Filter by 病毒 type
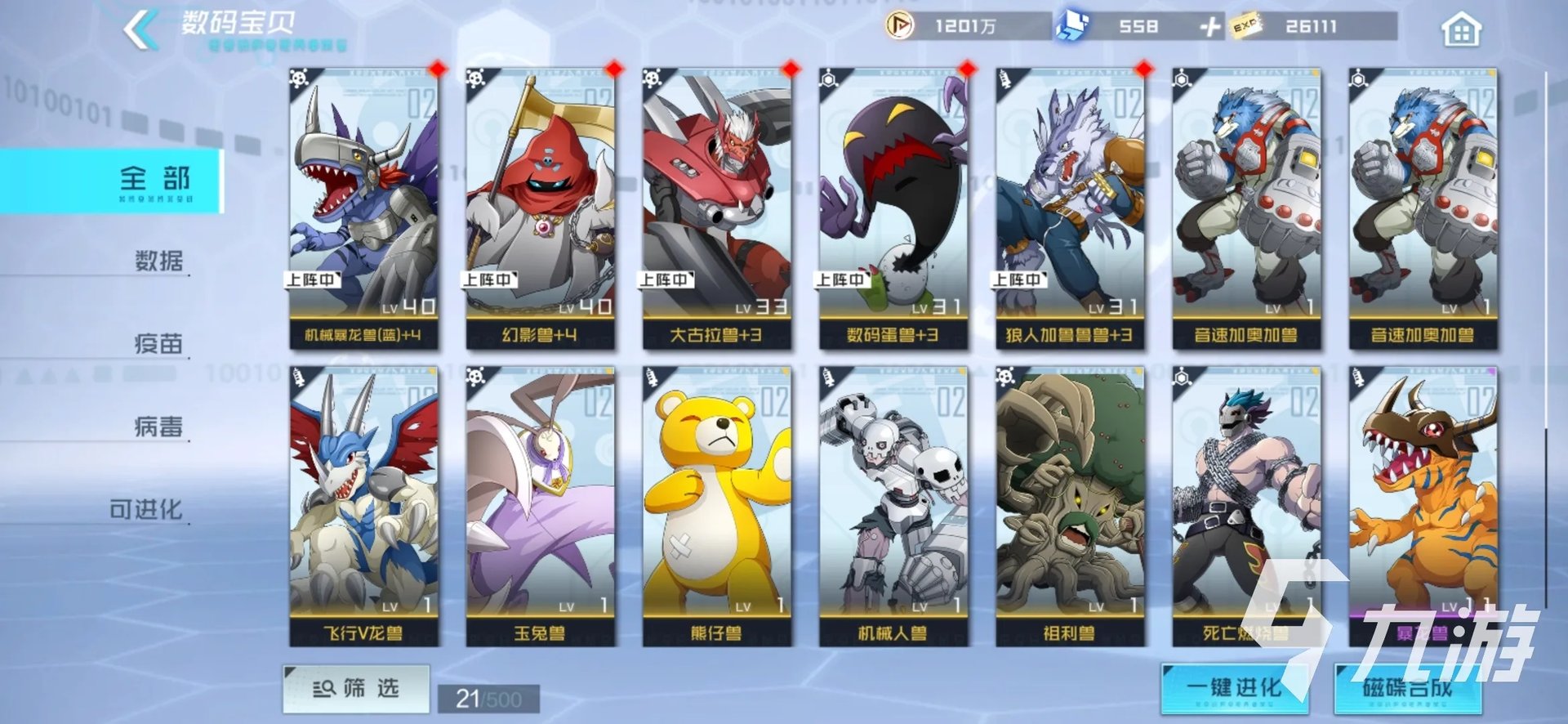The image size is (1568, 724). click(x=158, y=426)
